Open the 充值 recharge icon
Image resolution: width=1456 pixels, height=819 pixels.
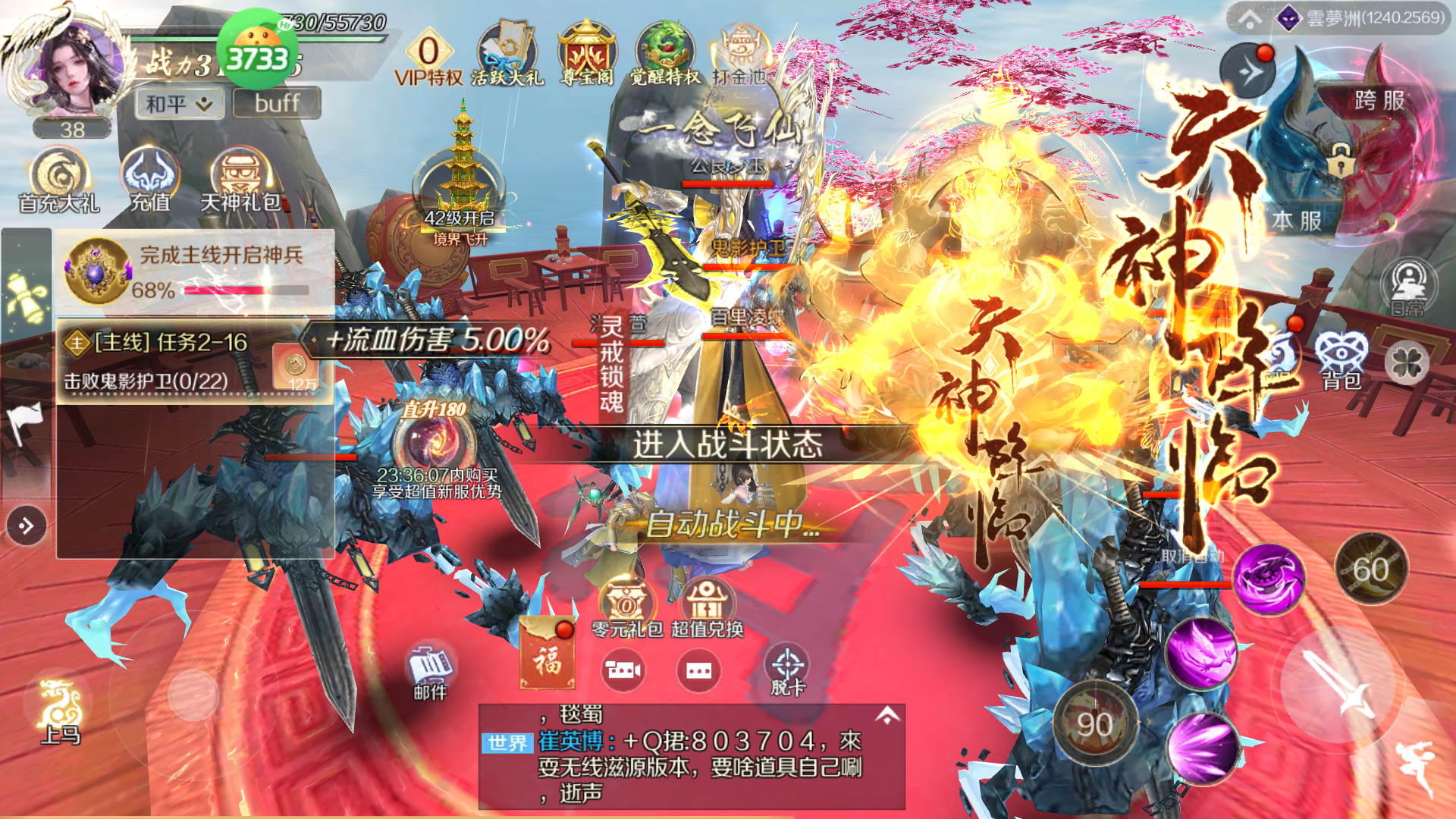pos(150,180)
